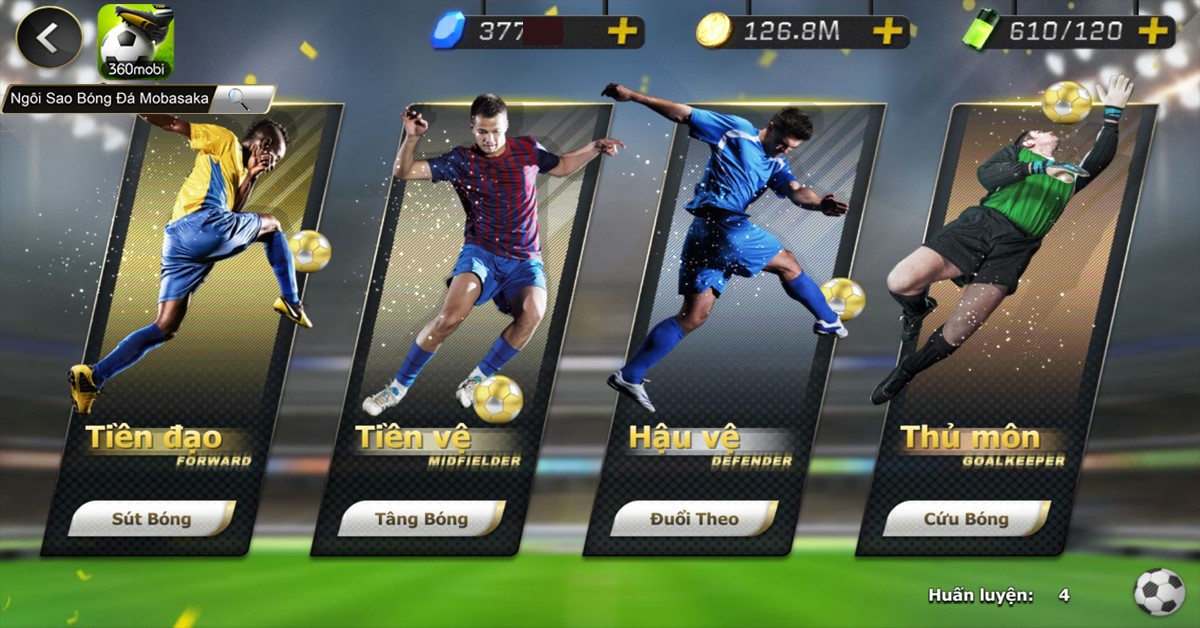Choose the Tâng Bóng training button

421,519
